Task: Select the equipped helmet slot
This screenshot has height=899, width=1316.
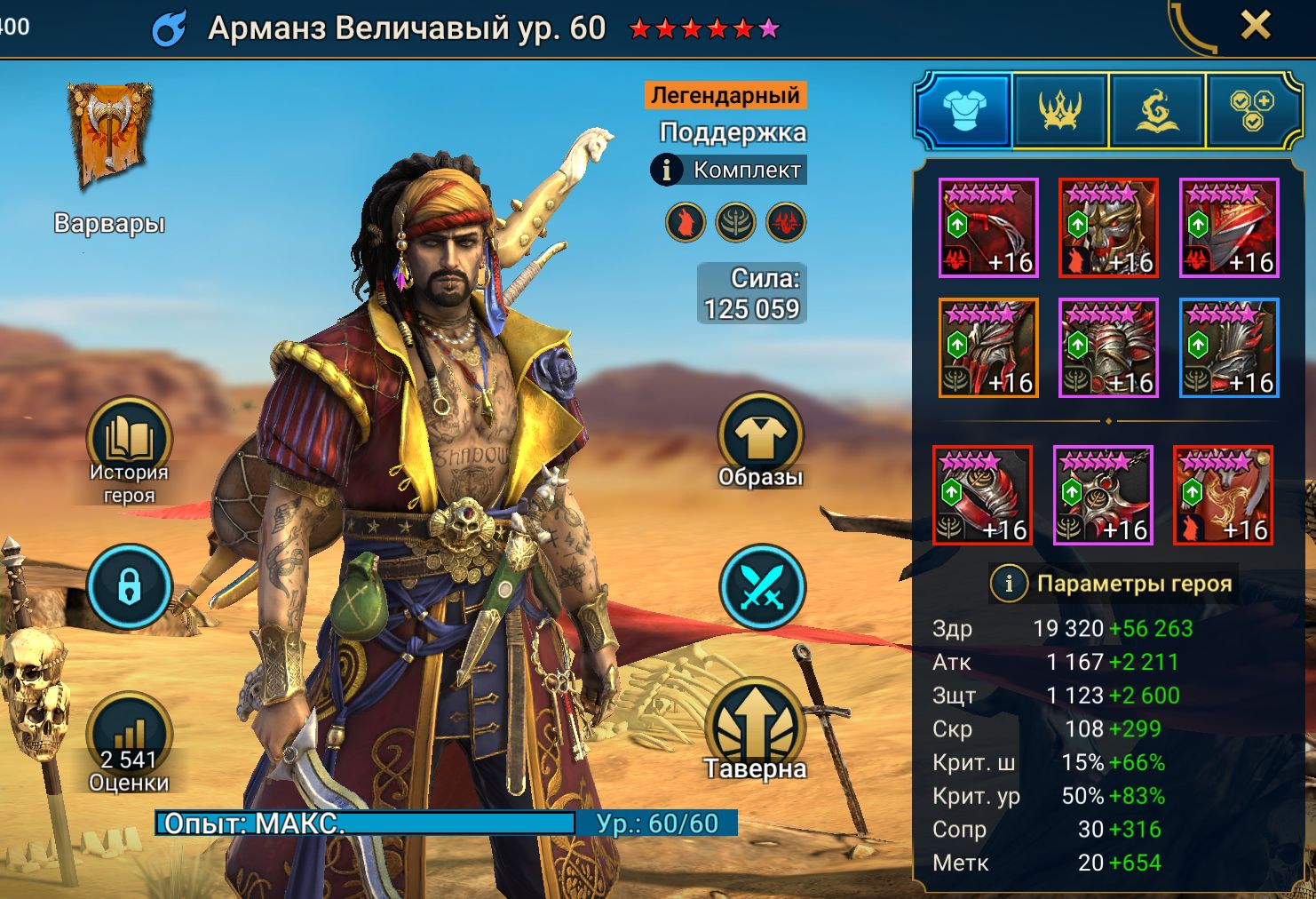Action: pyautogui.click(x=1108, y=227)
